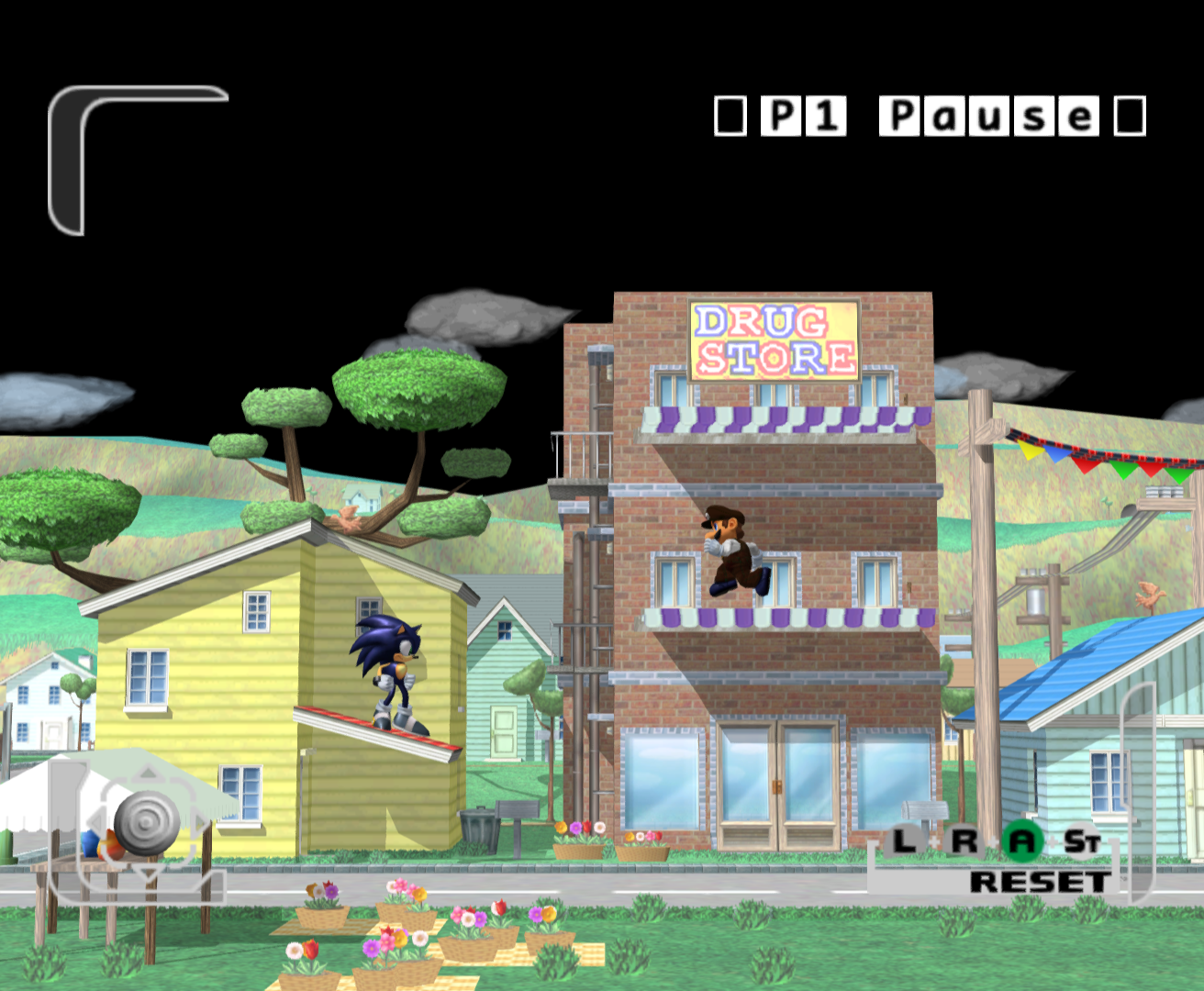1204x991 pixels.
Task: Select the L button icon near RESET
Action: pyautogui.click(x=903, y=841)
